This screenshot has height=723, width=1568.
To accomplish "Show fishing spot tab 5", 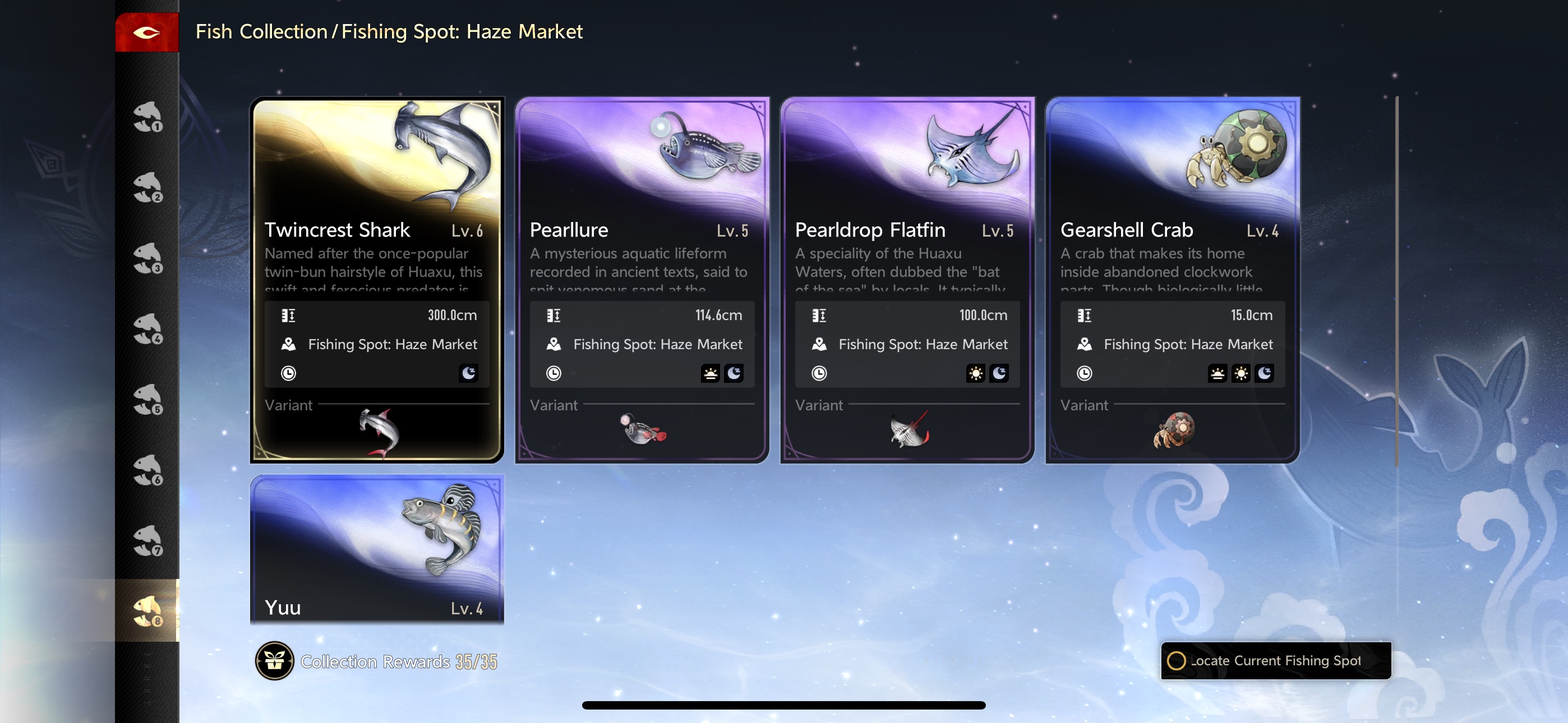I will (x=147, y=399).
